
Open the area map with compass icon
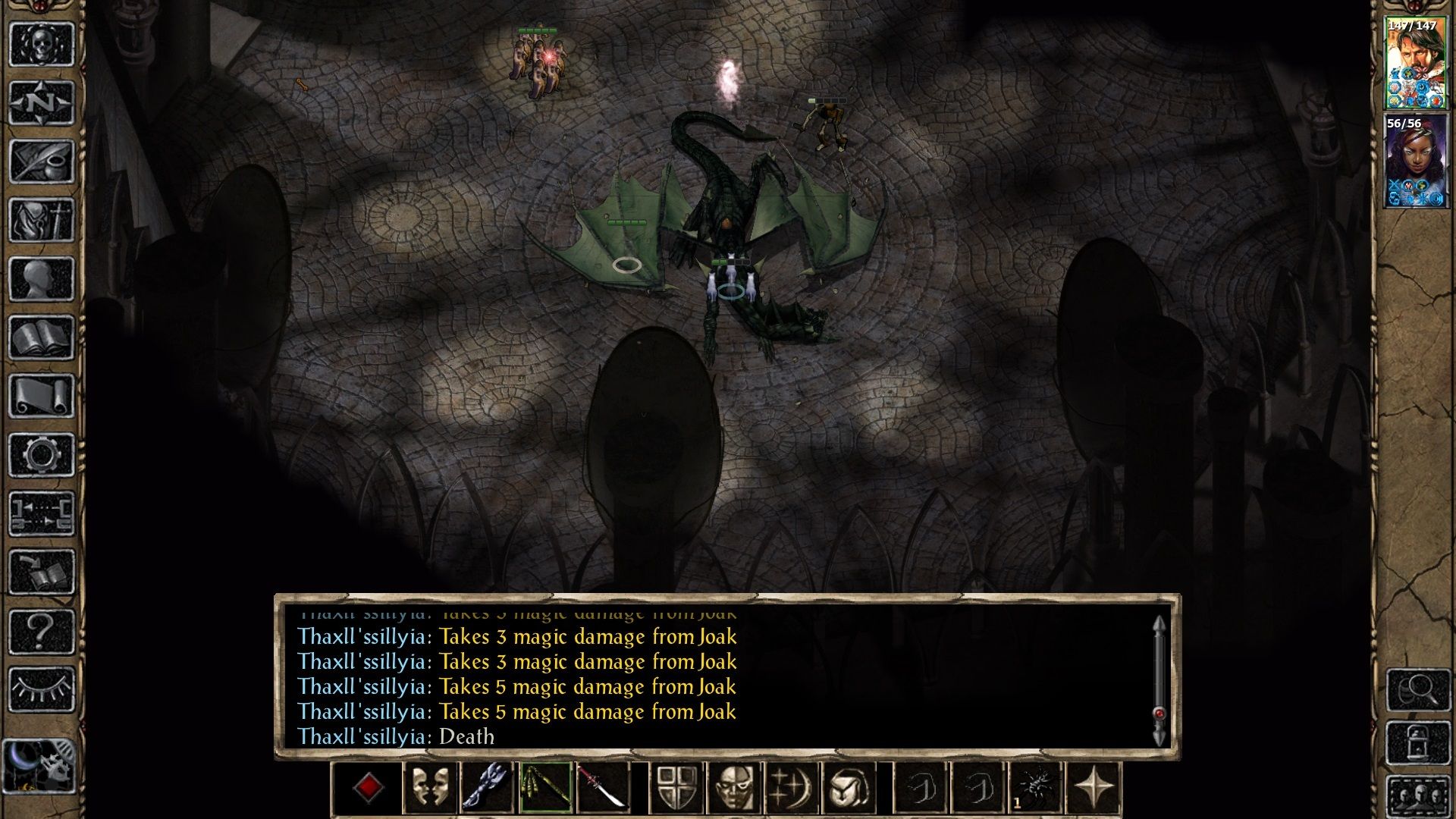(41, 102)
